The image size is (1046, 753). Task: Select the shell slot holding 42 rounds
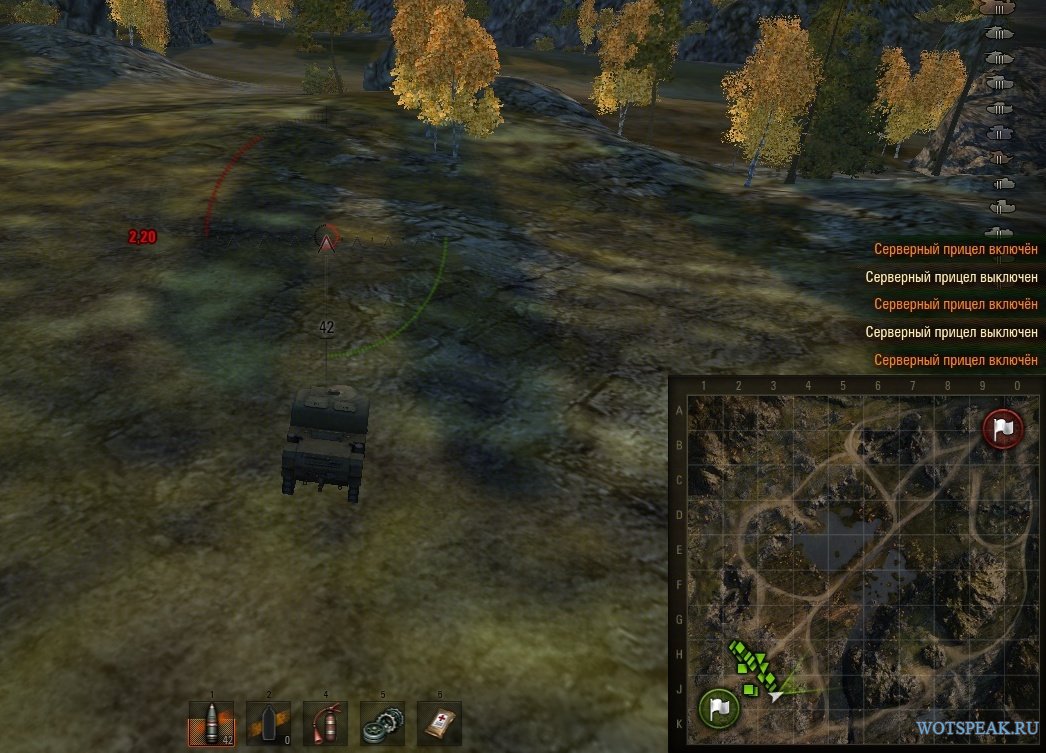[x=211, y=723]
